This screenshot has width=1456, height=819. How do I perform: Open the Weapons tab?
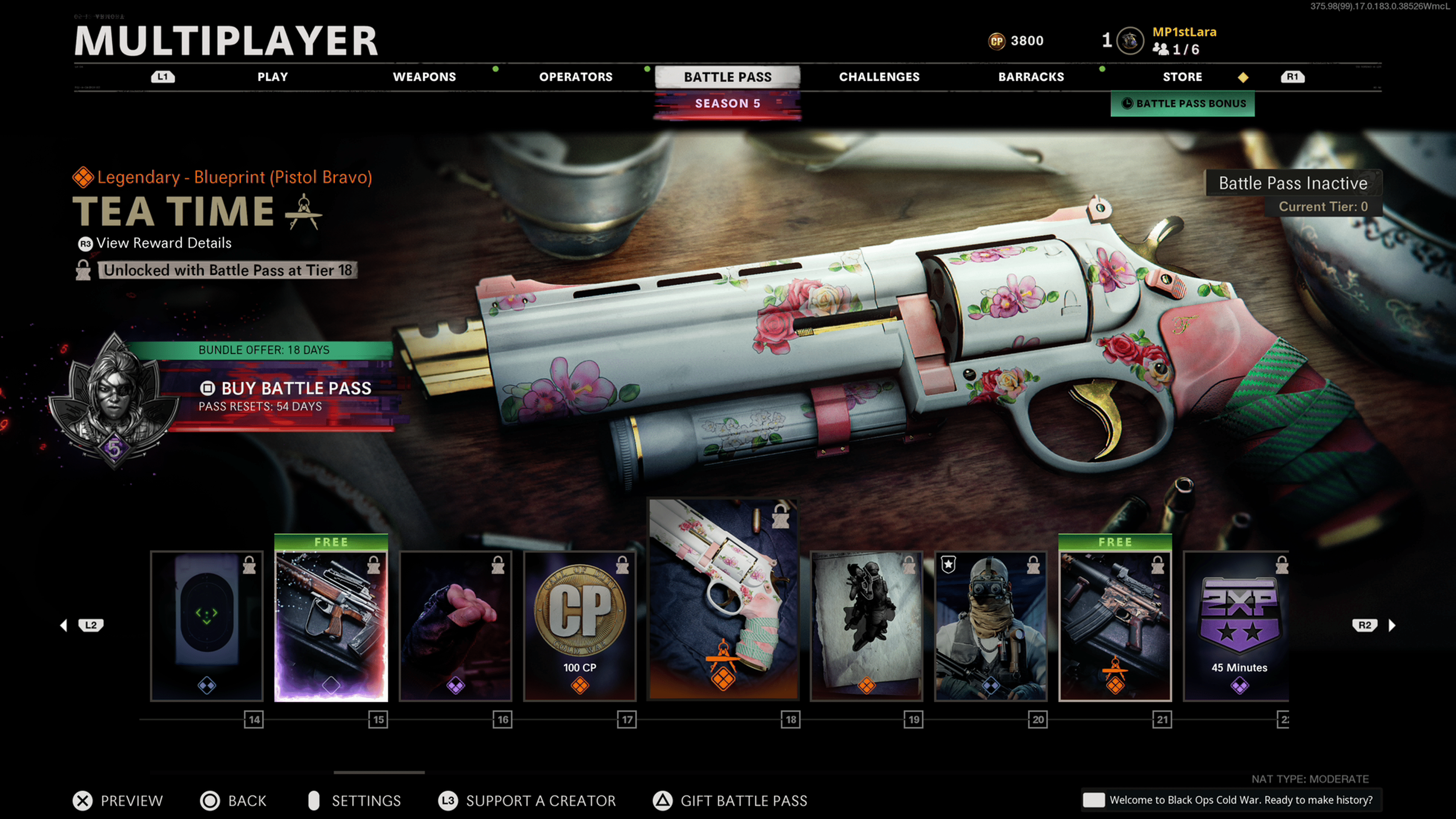click(424, 77)
